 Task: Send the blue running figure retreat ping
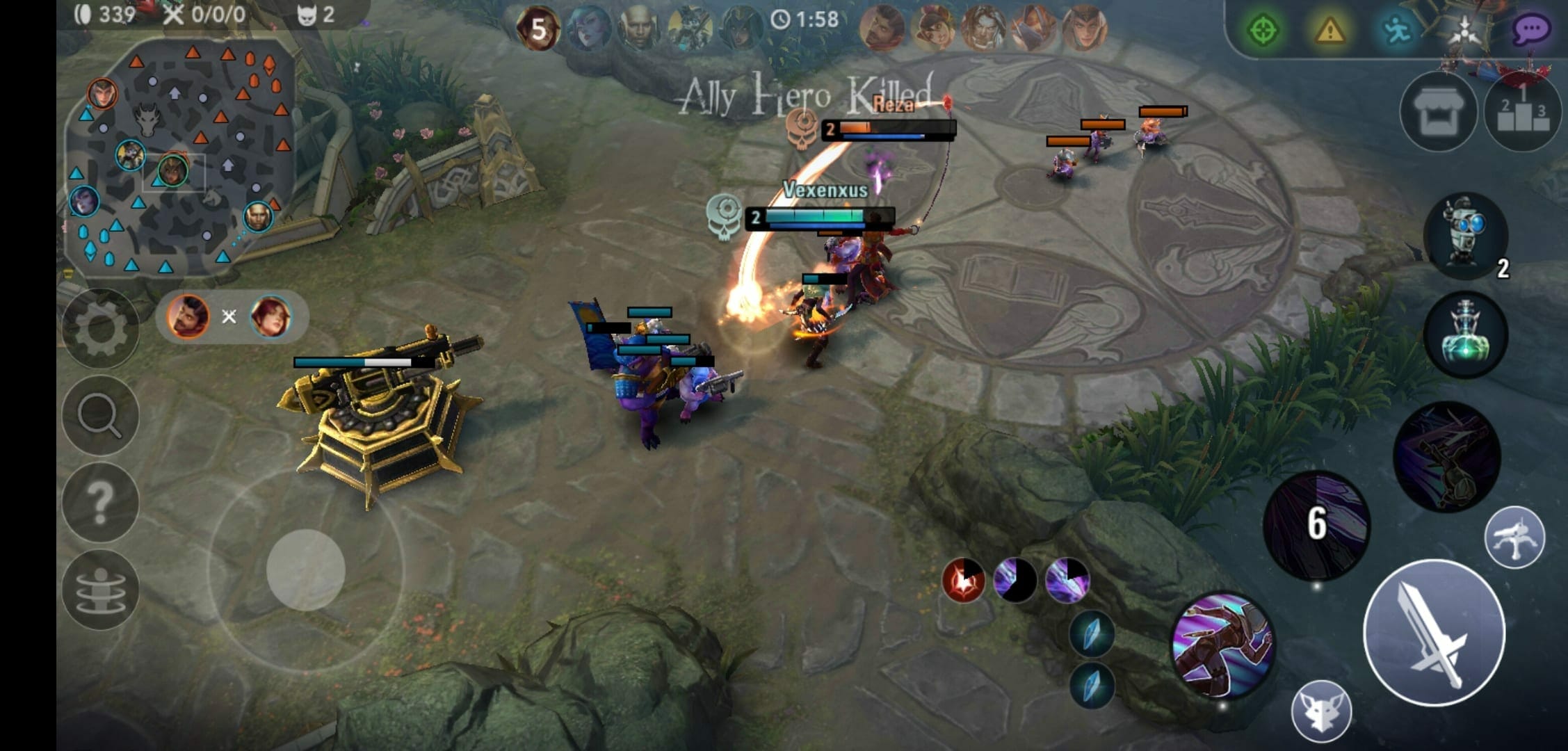pyautogui.click(x=1396, y=31)
